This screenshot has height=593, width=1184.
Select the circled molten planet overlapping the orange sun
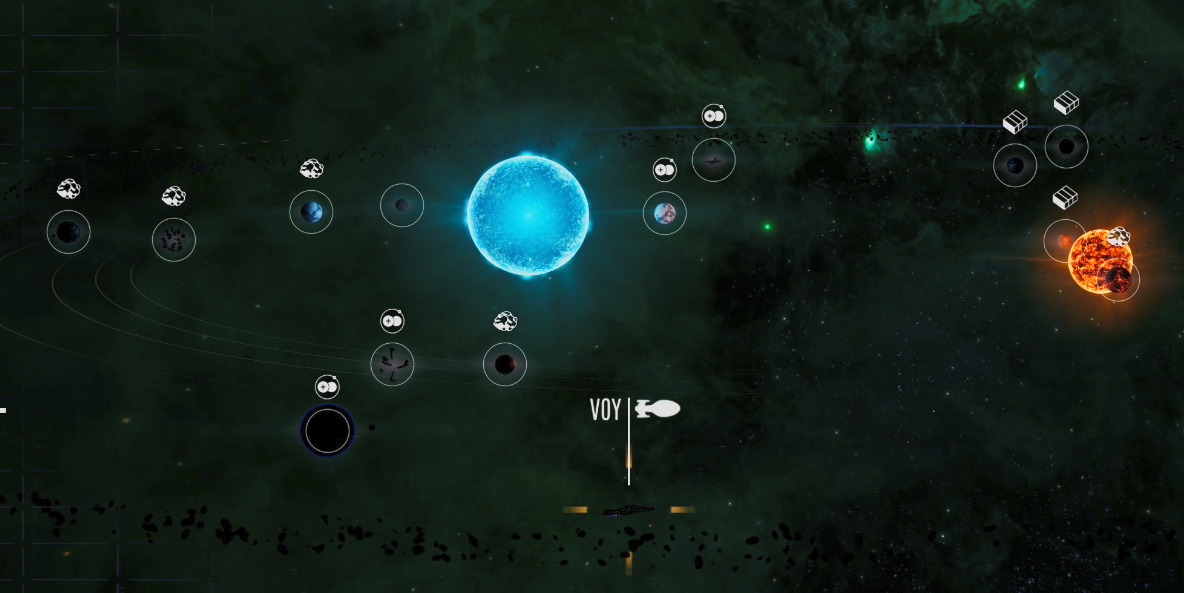tap(1118, 279)
